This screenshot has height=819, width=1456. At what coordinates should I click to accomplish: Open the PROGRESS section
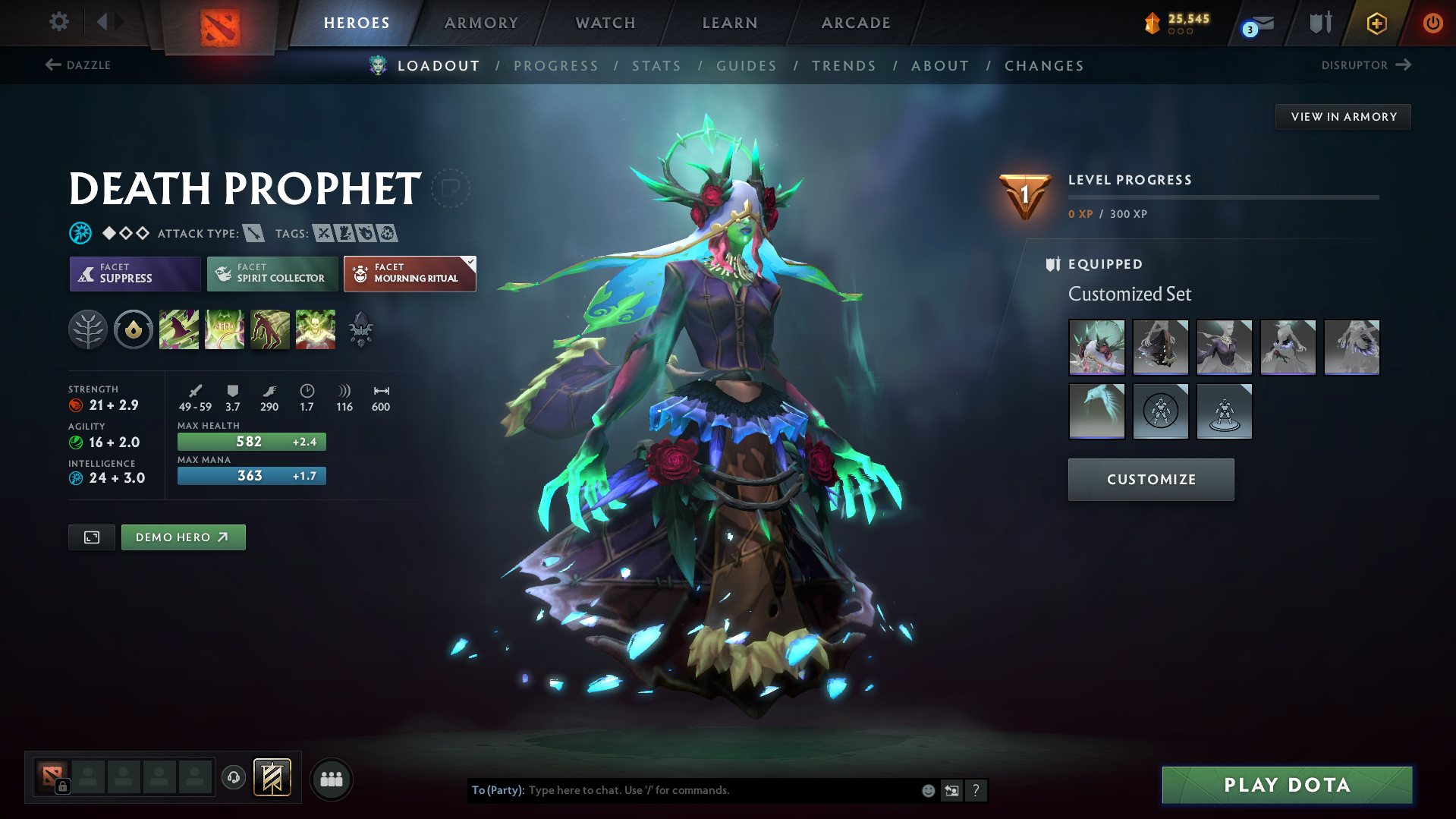[x=556, y=66]
